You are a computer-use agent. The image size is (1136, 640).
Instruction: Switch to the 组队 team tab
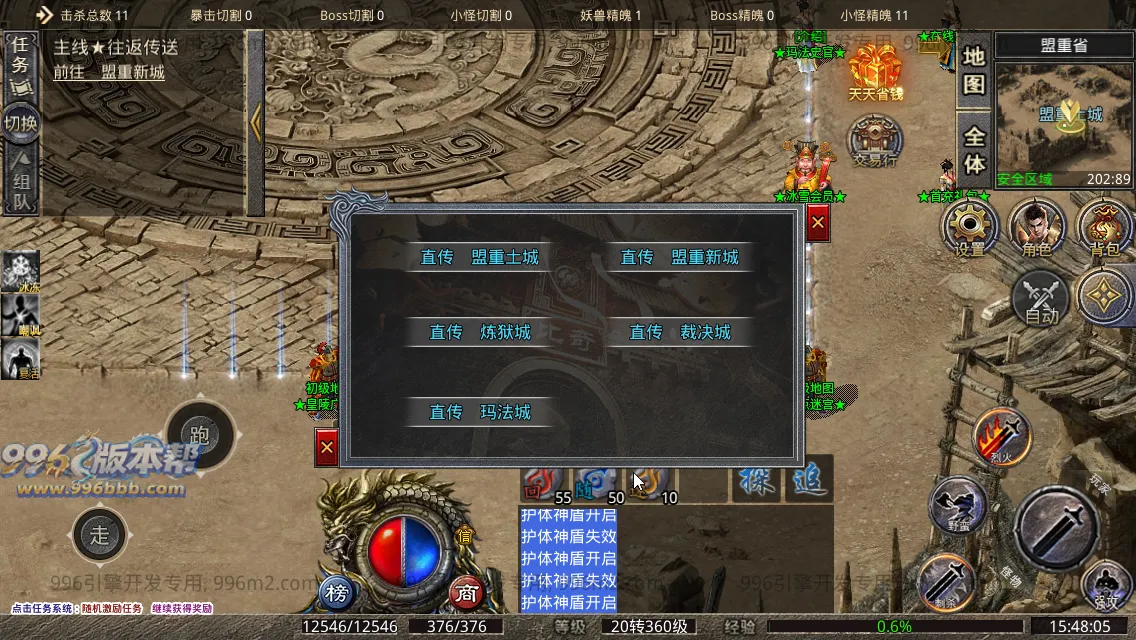point(21,180)
